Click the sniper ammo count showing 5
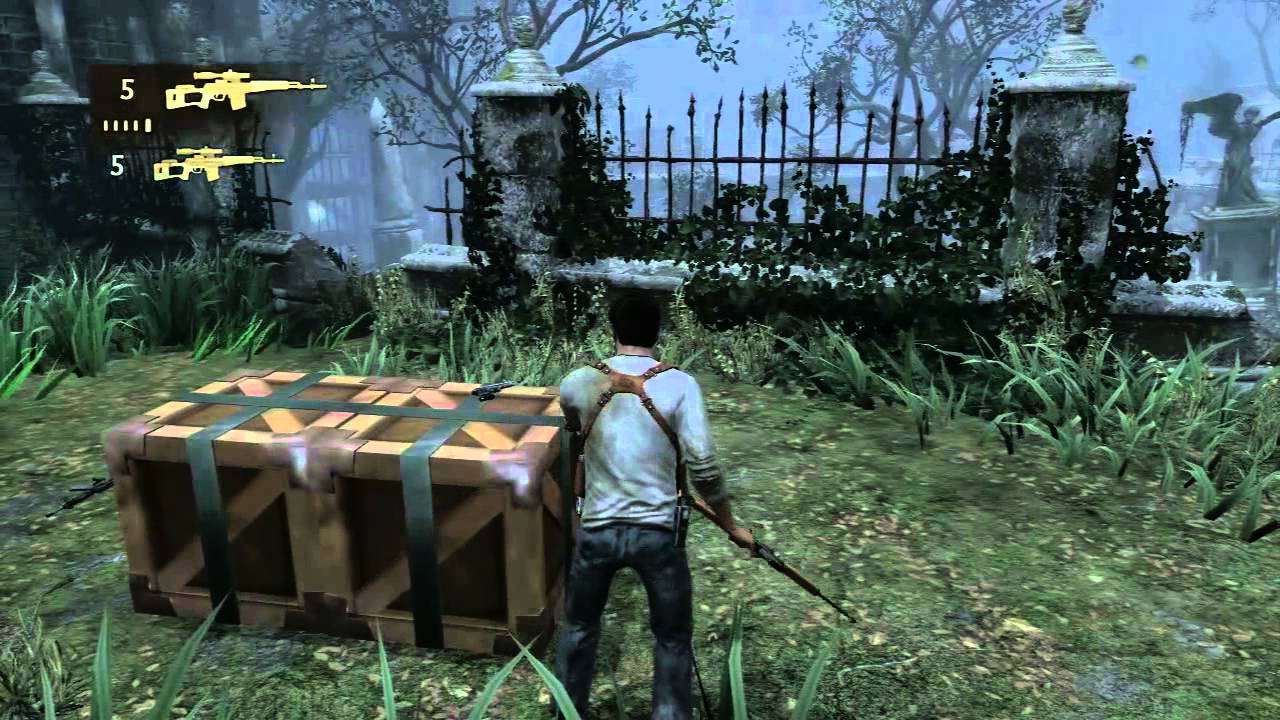This screenshot has width=1280, height=720. pos(126,88)
